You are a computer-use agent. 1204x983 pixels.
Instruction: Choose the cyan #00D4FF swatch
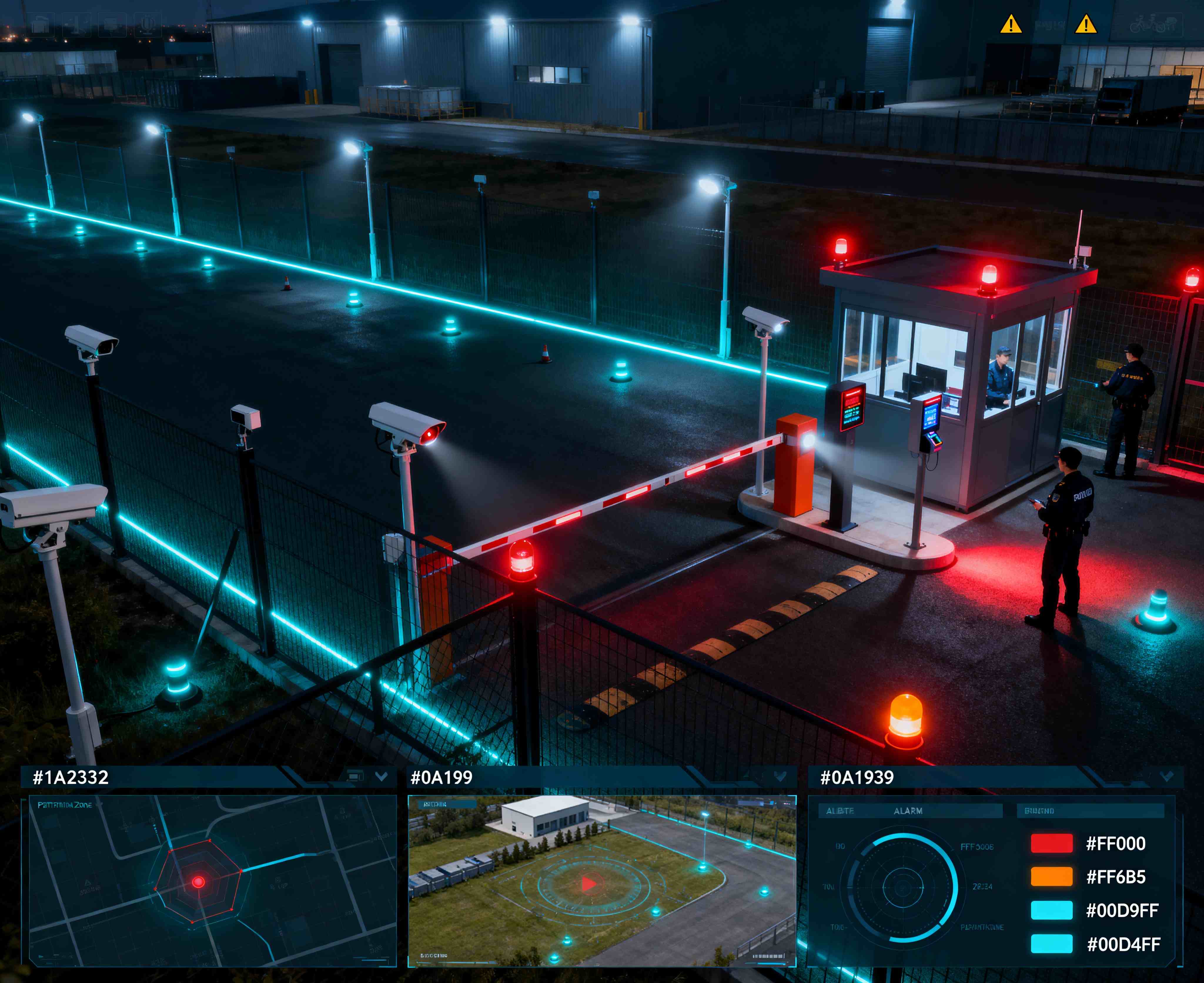(x=1051, y=943)
